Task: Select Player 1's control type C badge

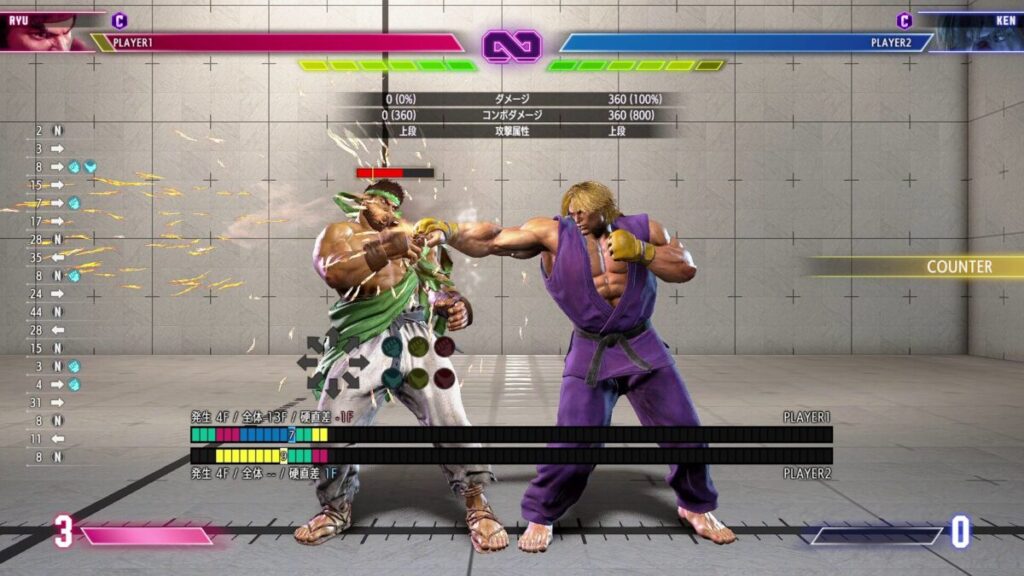Action: pos(120,20)
